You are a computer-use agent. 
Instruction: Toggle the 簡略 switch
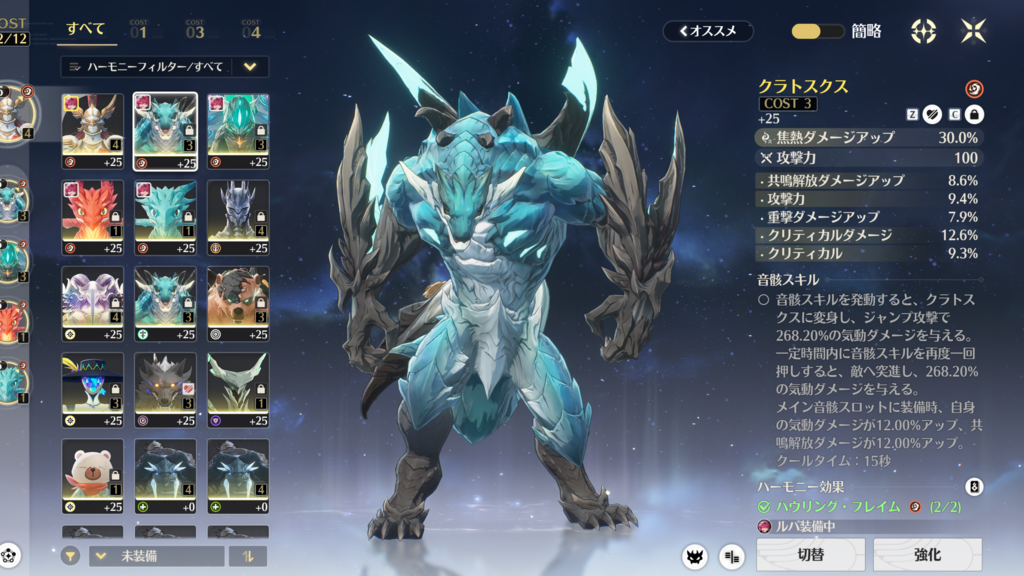pos(818,31)
